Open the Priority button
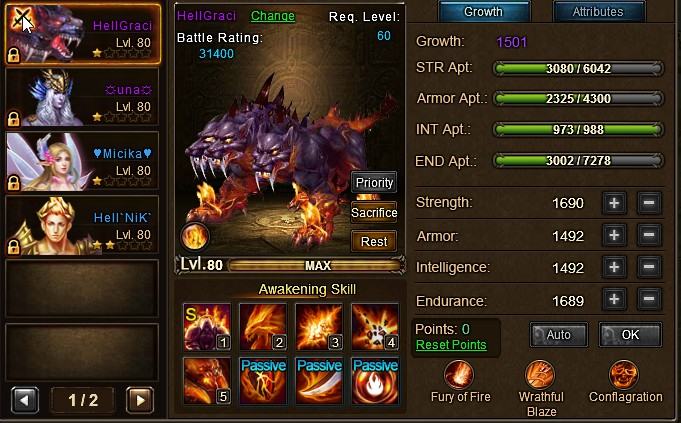The width and height of the screenshot is (681, 423). click(374, 183)
